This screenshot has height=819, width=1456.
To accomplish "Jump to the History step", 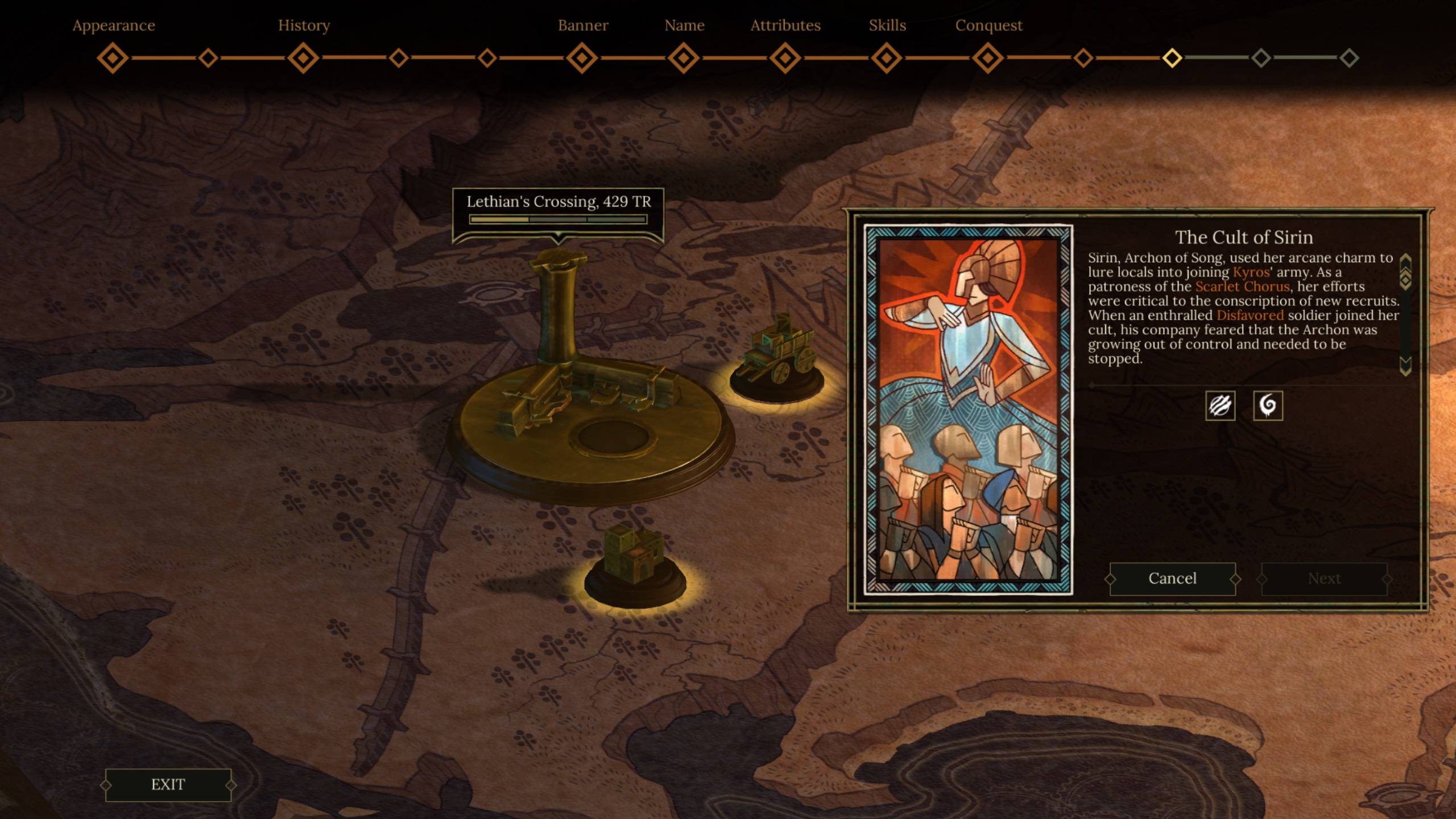I will pos(303,58).
